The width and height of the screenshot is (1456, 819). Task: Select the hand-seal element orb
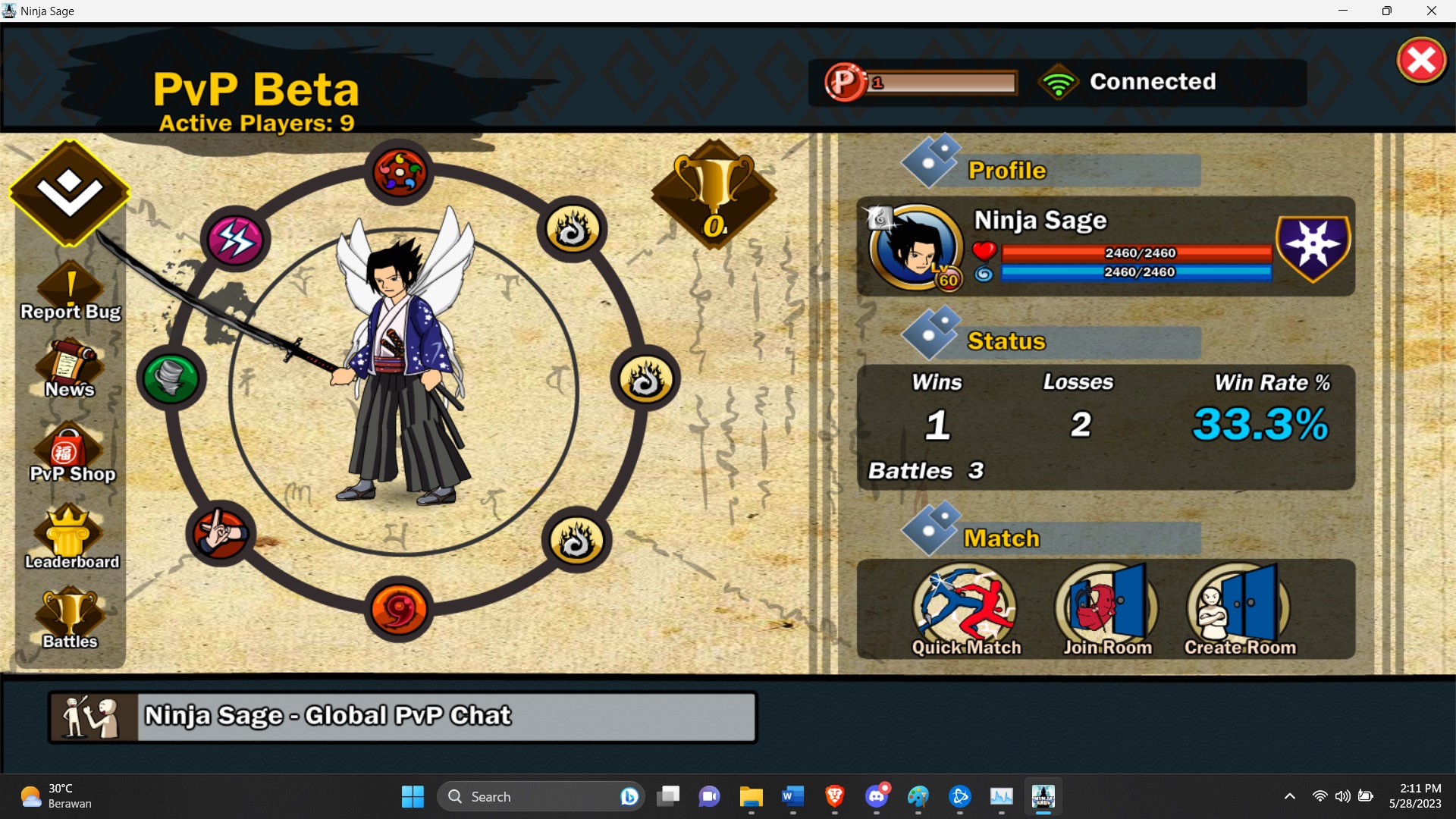coord(220,533)
